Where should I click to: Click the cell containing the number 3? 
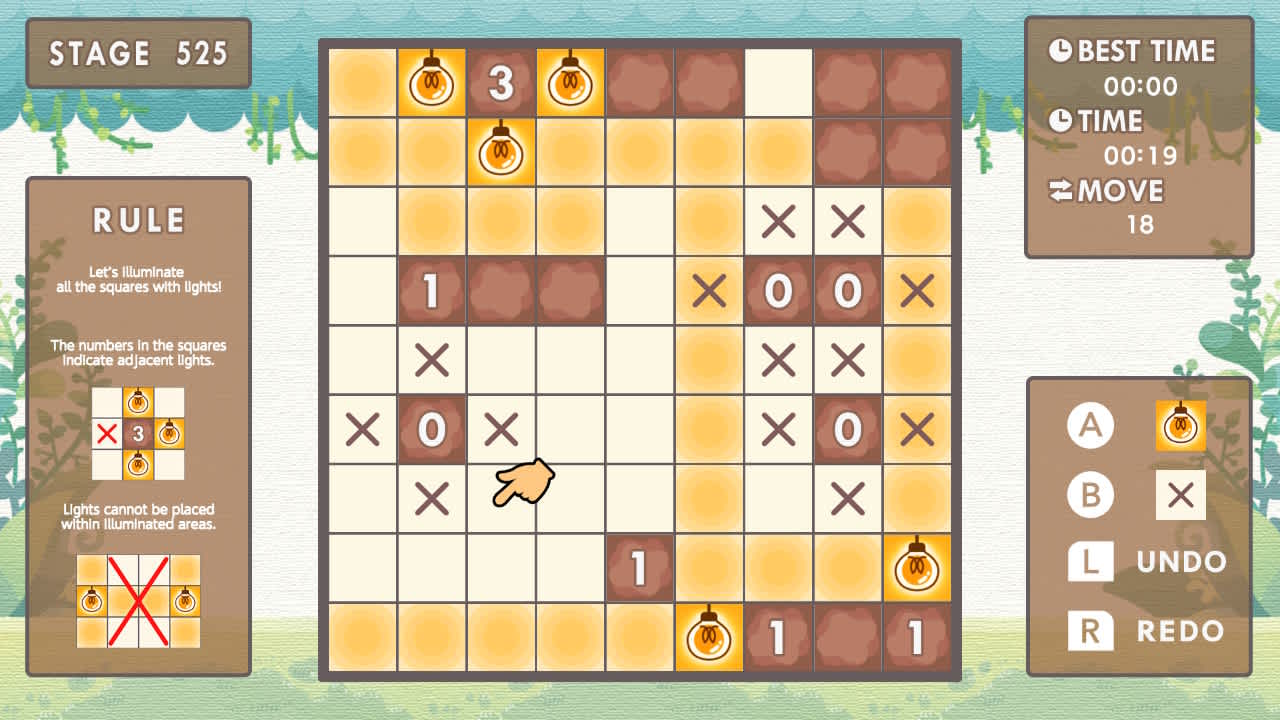[x=501, y=82]
